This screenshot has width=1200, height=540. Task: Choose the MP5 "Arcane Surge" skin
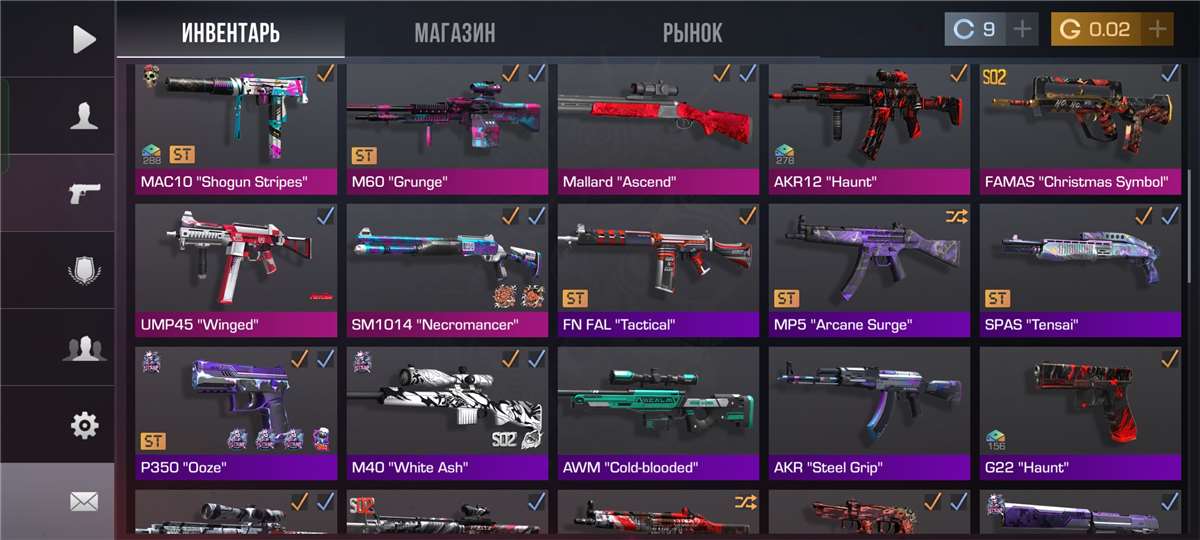pos(869,270)
